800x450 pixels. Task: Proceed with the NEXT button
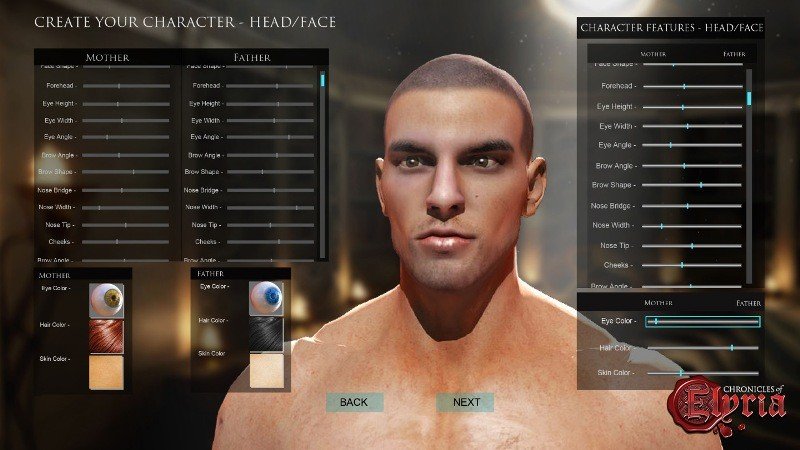[x=466, y=402]
